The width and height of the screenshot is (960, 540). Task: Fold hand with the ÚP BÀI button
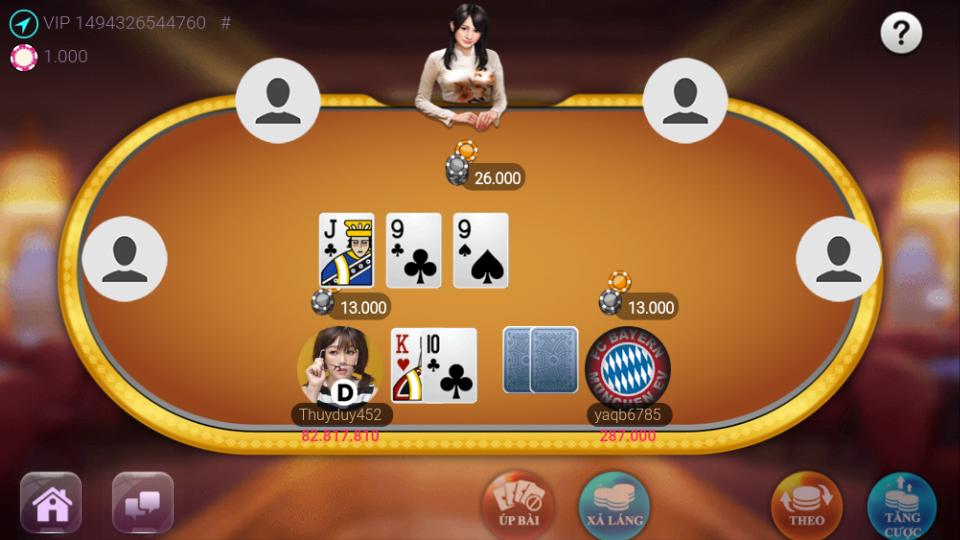tap(517, 505)
